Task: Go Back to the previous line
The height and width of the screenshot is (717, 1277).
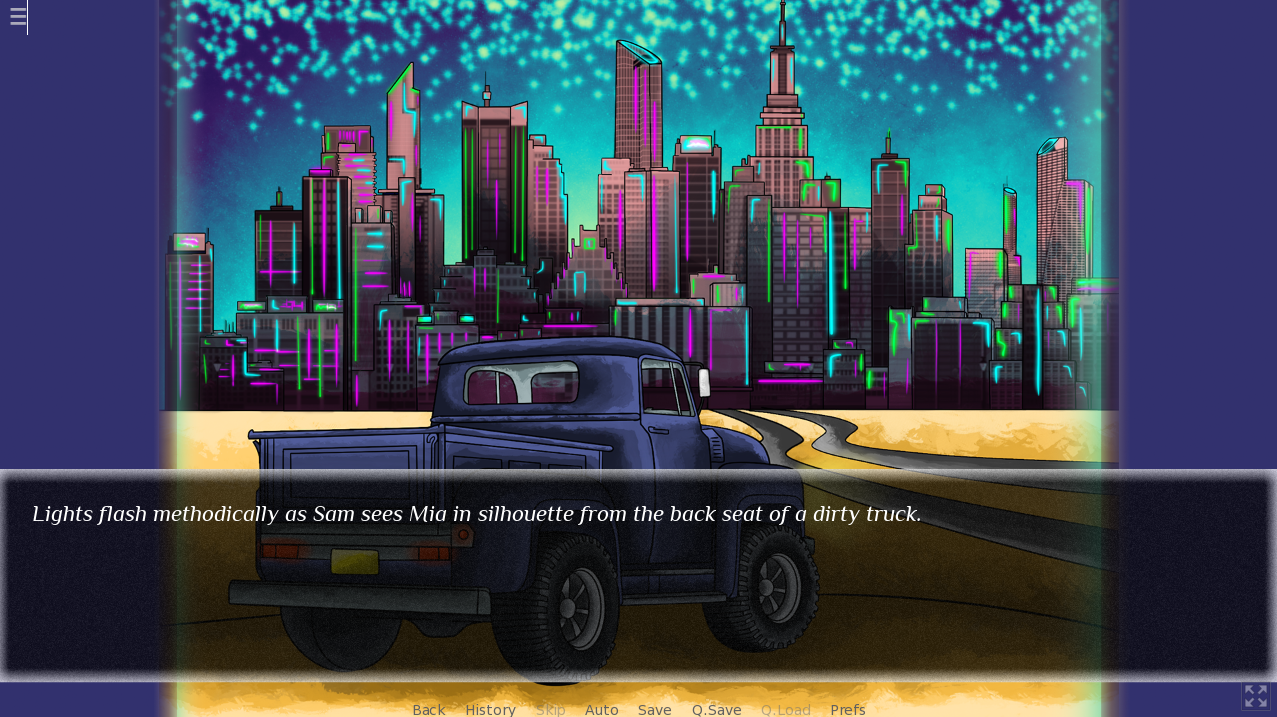Action: coord(428,709)
